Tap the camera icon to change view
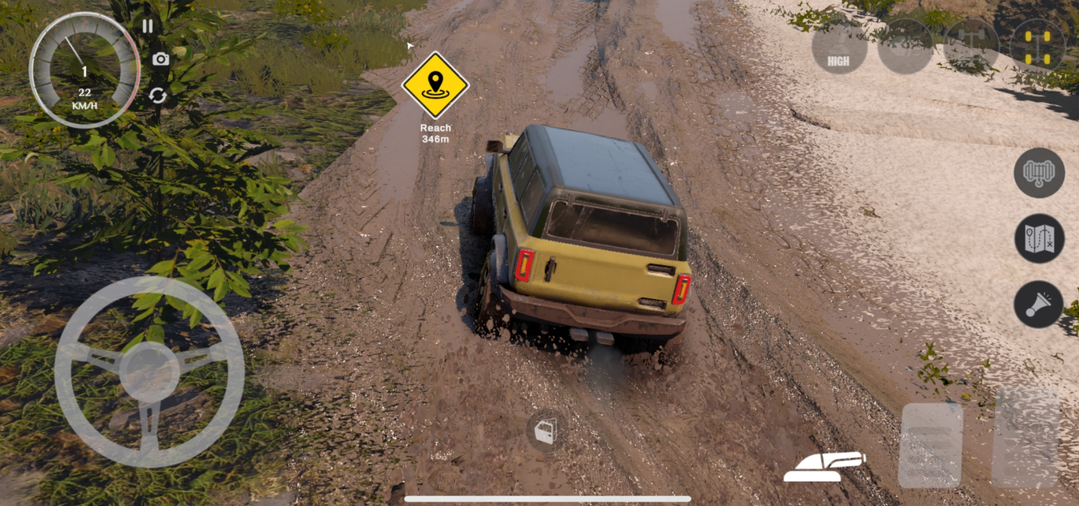This screenshot has width=1079, height=506. 160,59
